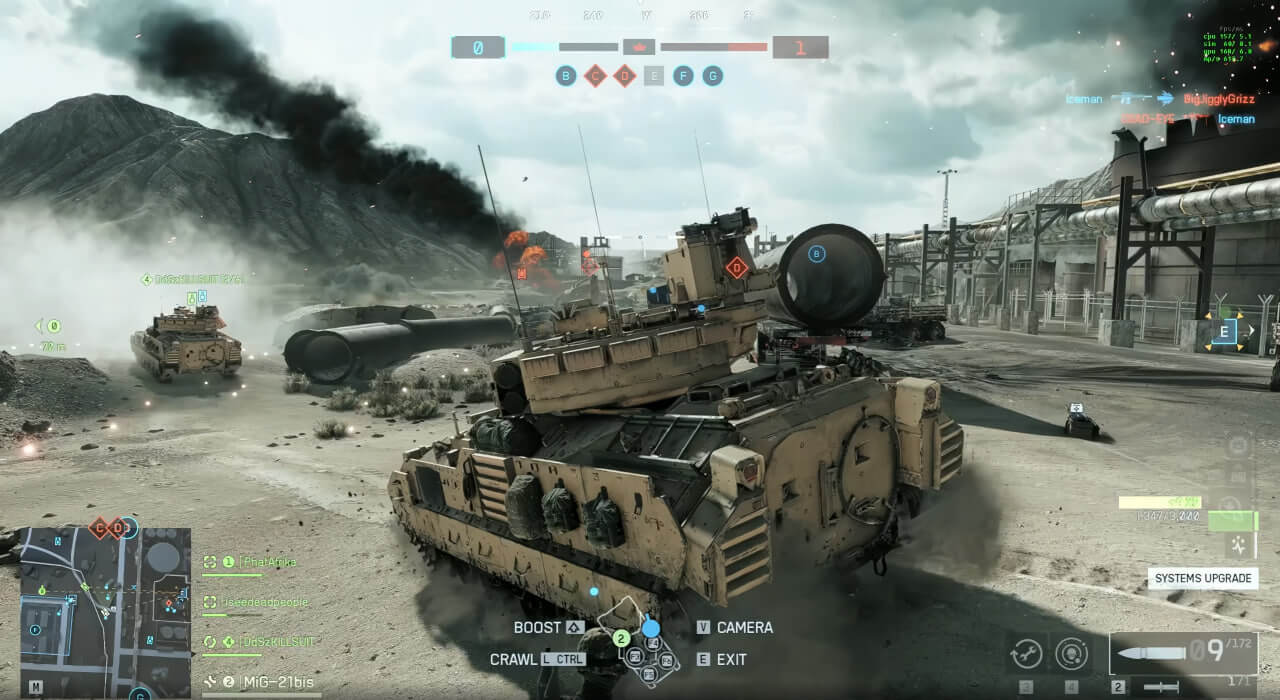Select the enemy-held objective D at top center
The height and width of the screenshot is (700, 1280).
pos(625,76)
